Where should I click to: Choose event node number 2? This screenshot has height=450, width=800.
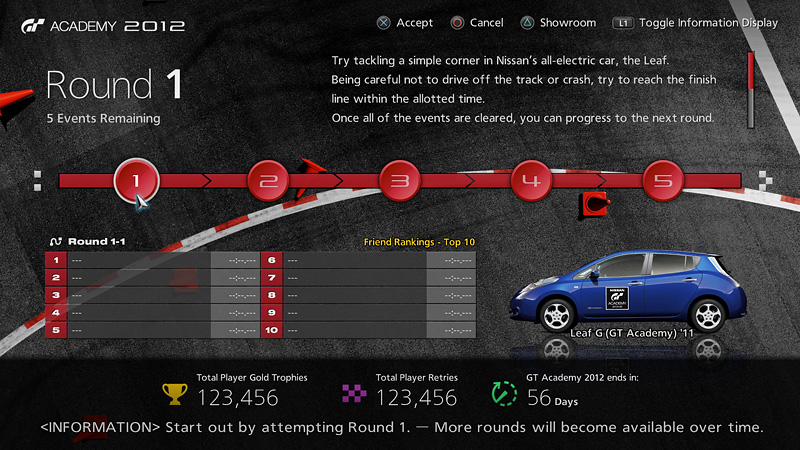click(268, 181)
